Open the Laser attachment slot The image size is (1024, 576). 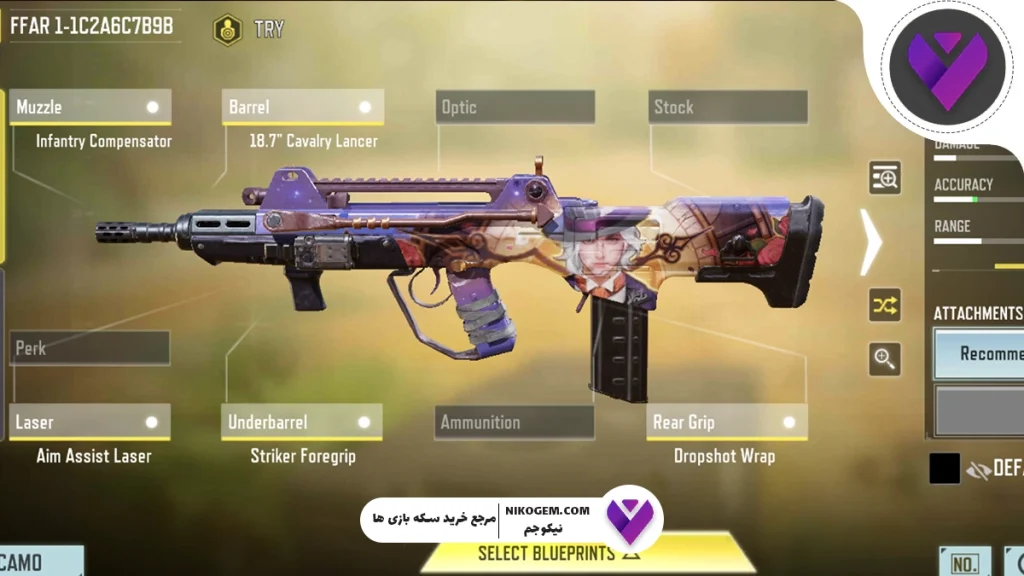pos(90,422)
